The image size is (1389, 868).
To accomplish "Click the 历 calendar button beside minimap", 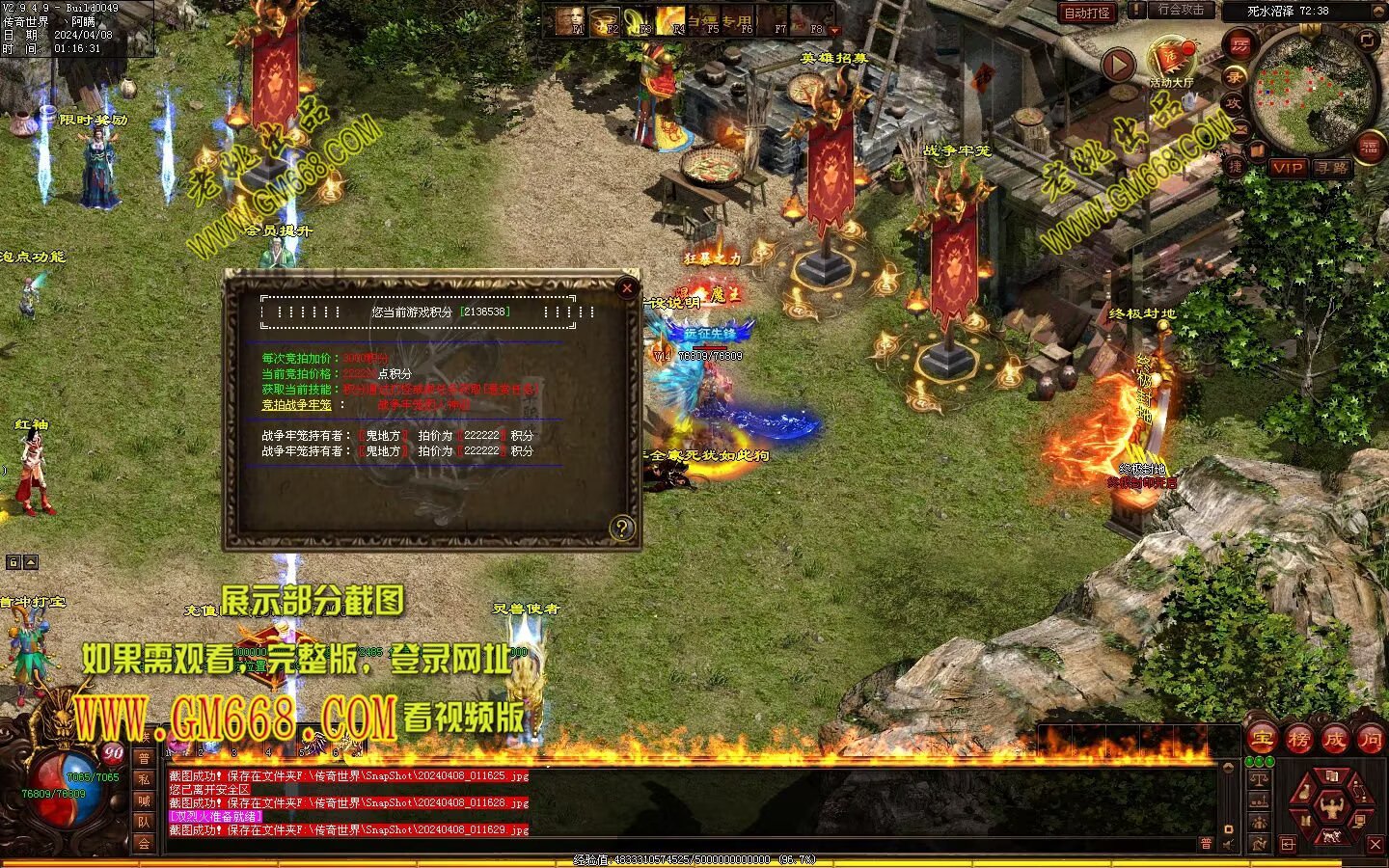I will [1239, 45].
